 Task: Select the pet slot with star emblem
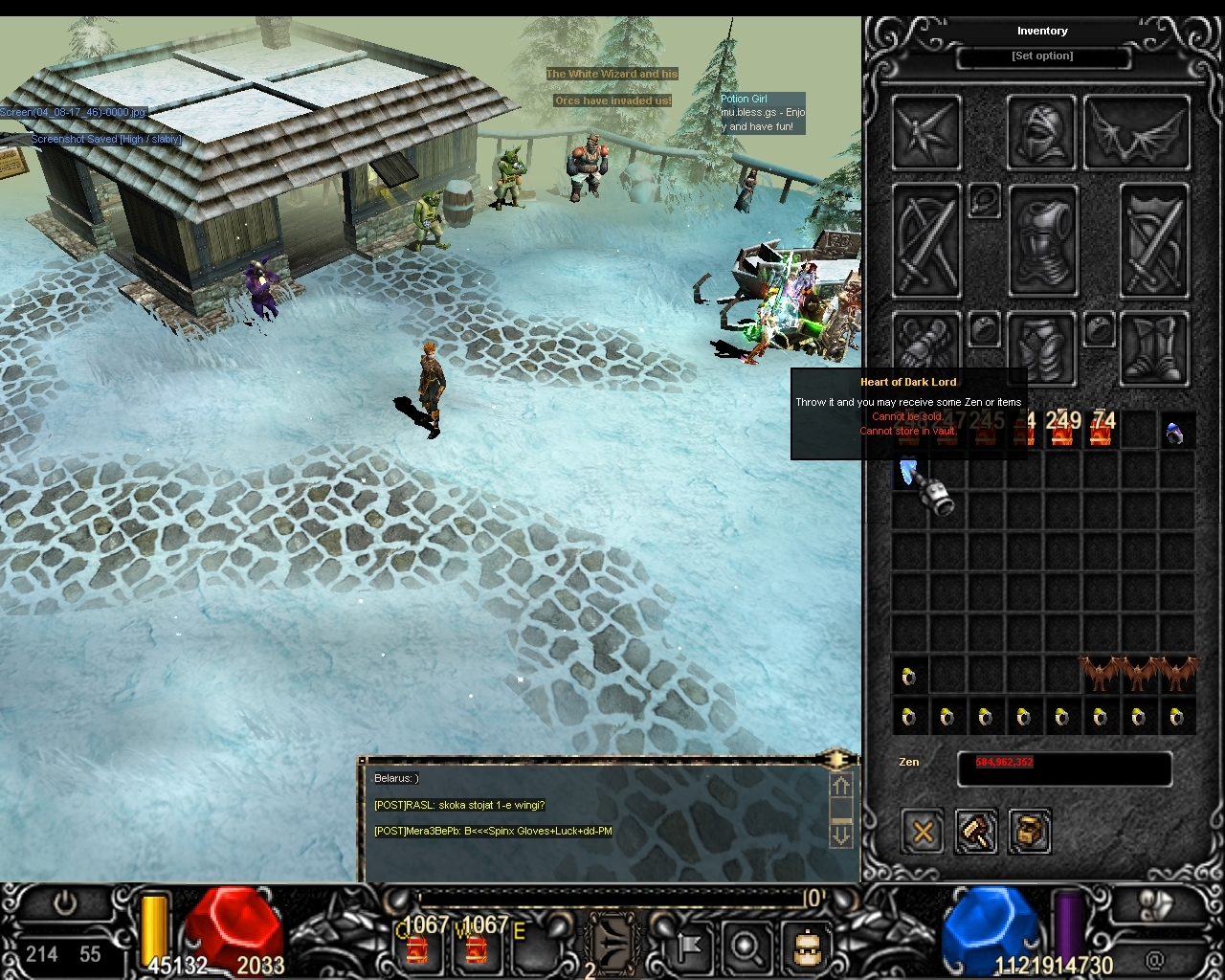coord(925,131)
